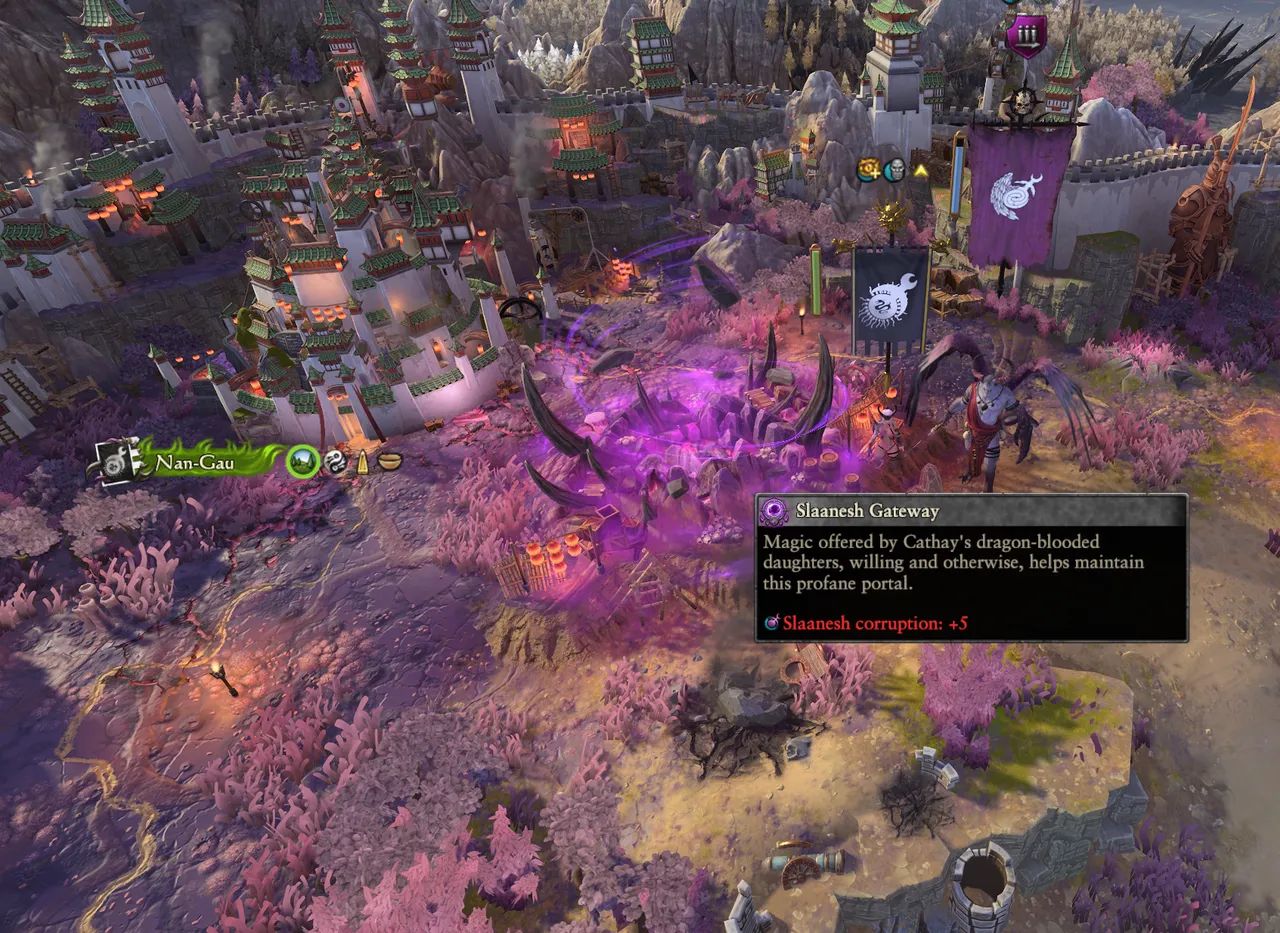Click the yellow obelisk settlement icon
This screenshot has height=933, width=1280.
[362, 463]
